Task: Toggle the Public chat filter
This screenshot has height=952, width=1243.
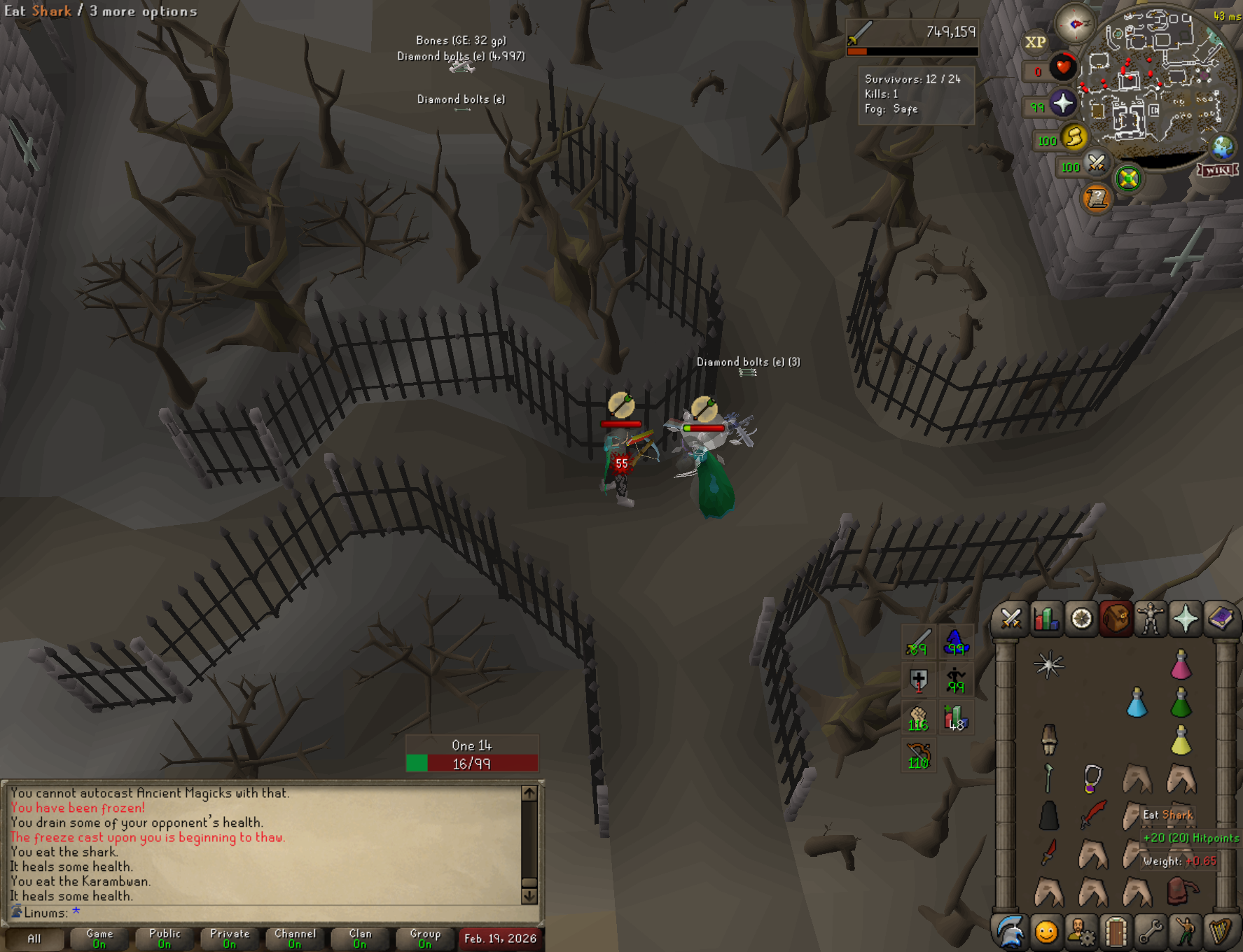Action: [165, 939]
